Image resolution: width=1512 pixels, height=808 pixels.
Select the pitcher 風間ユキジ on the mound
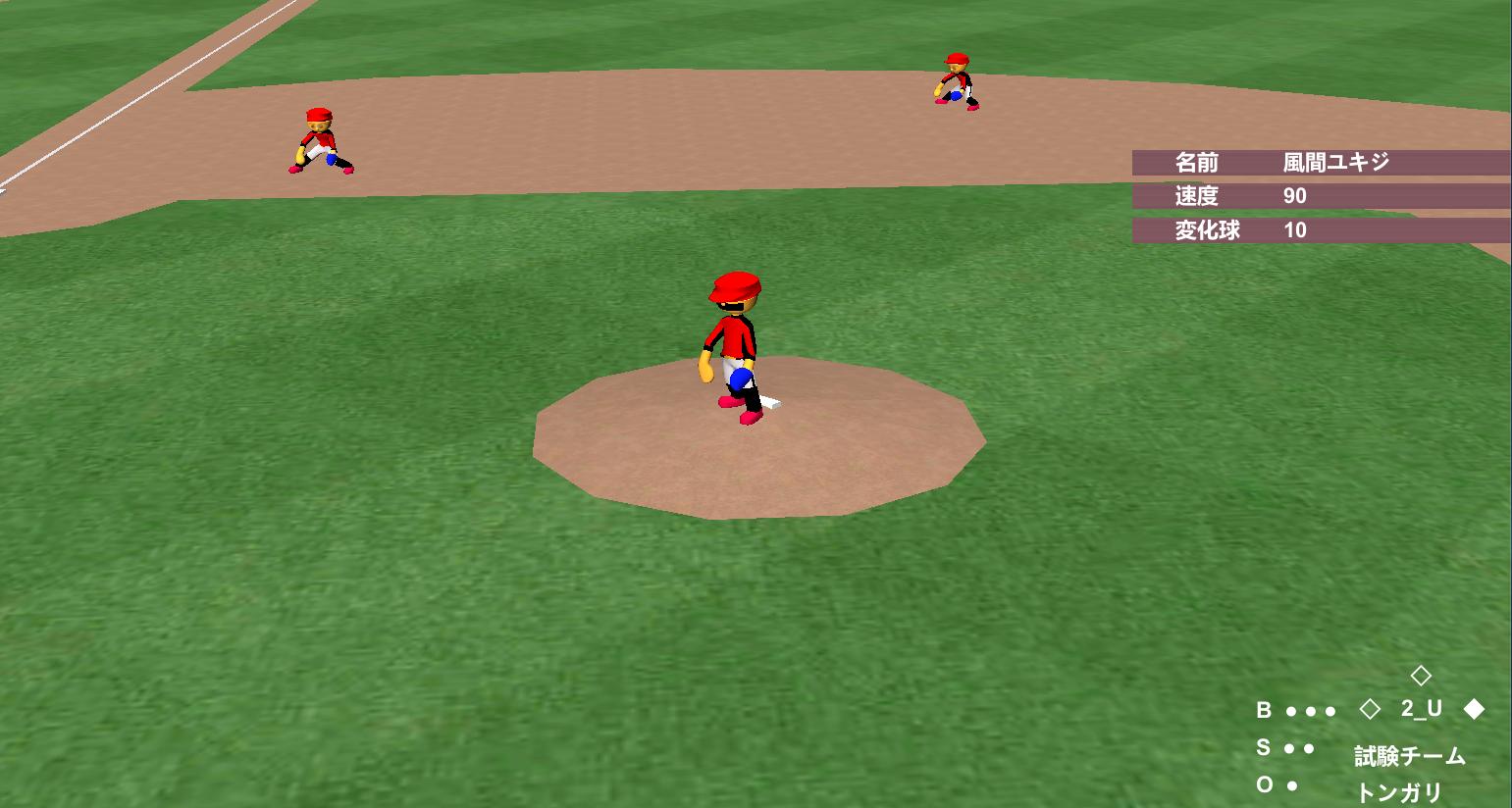(734, 343)
